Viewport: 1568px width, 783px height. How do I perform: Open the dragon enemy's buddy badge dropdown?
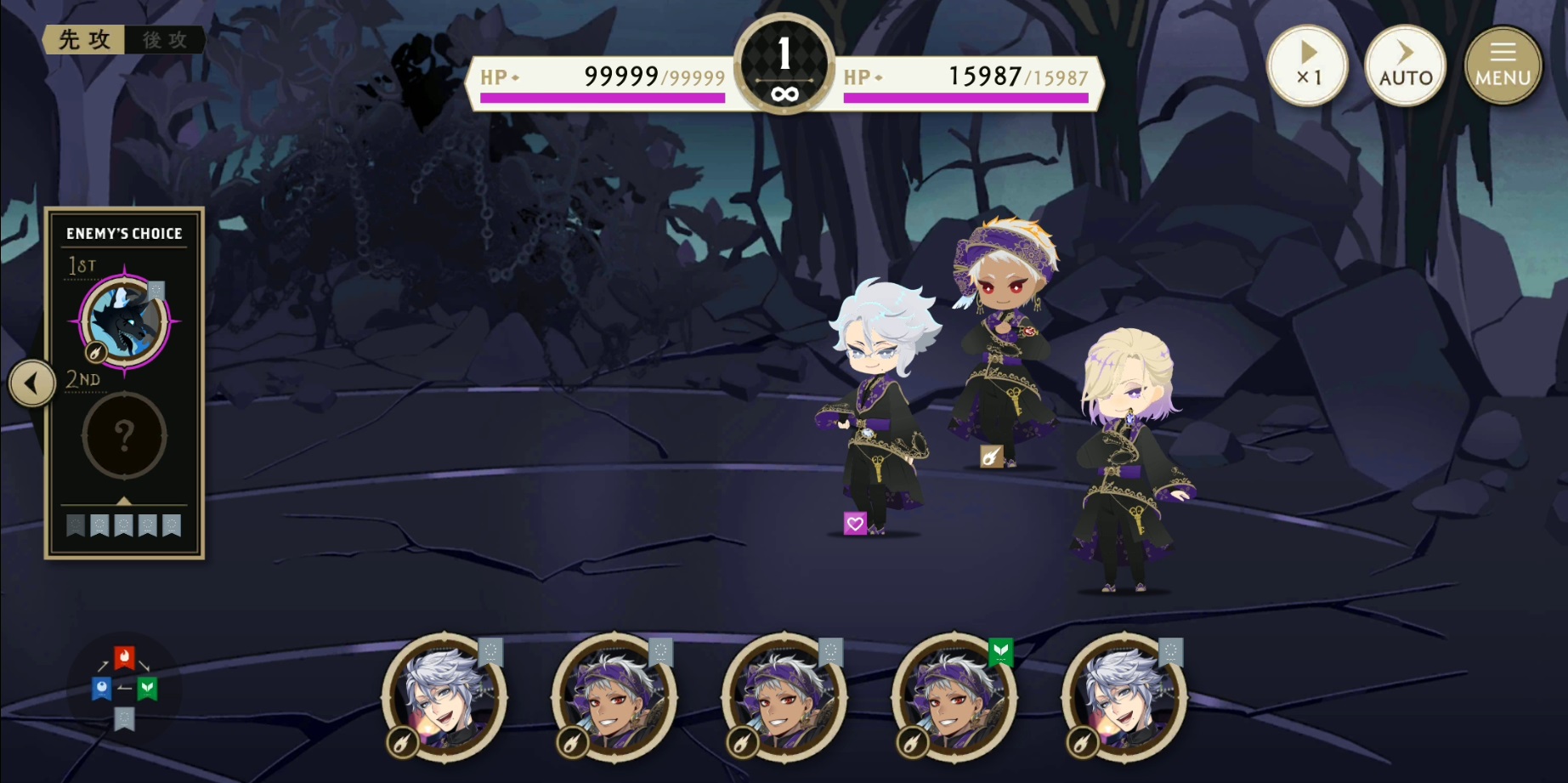(156, 289)
